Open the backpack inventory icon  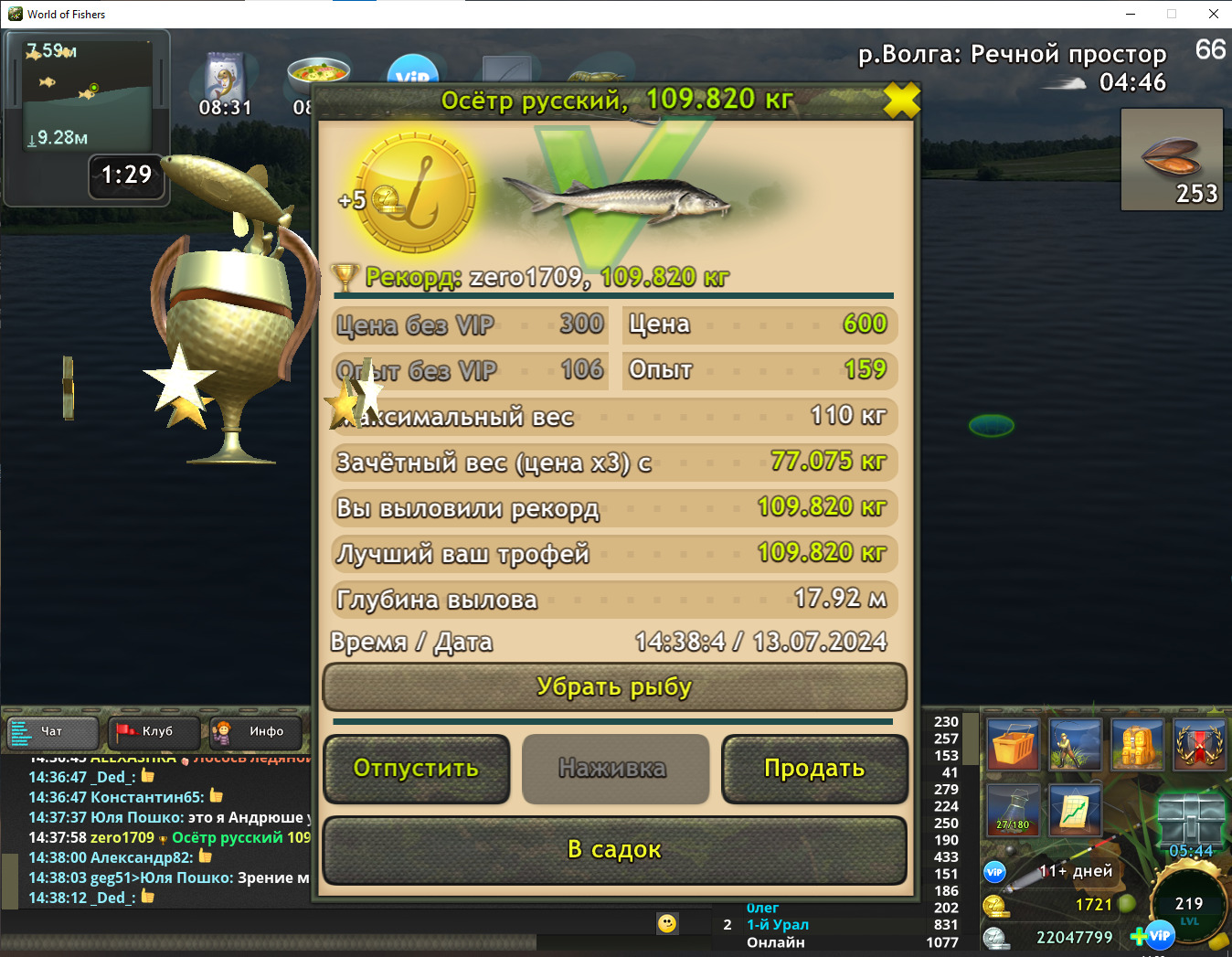coord(1137,744)
